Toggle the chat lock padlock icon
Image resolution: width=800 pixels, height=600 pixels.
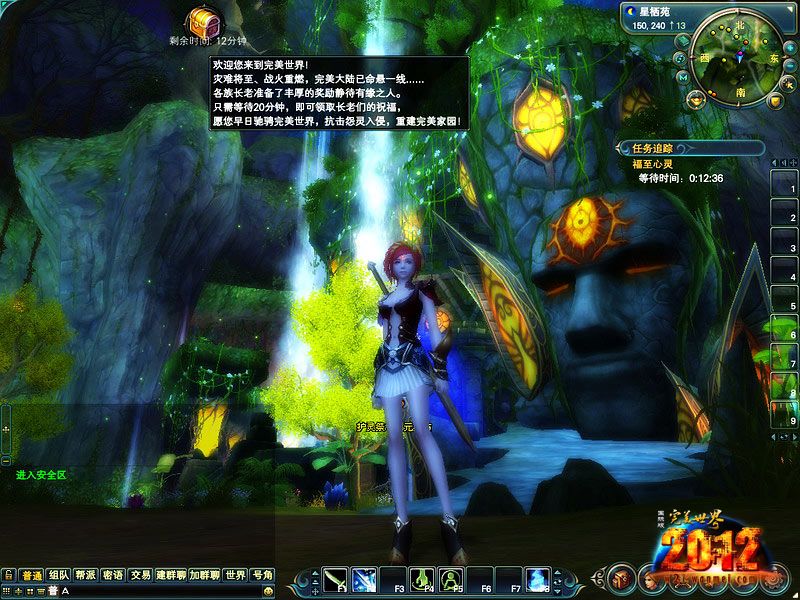coord(8,575)
